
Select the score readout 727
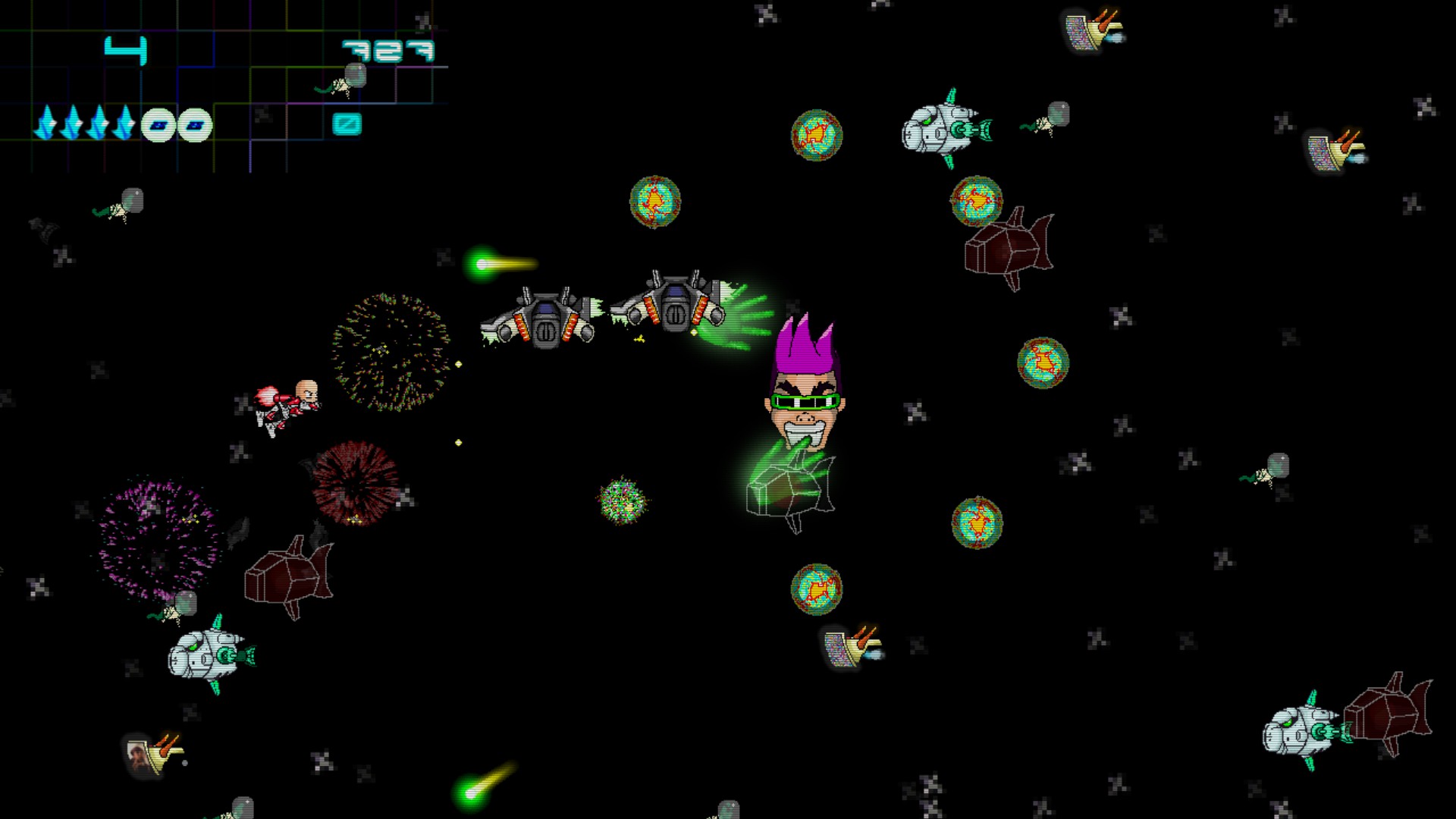[387, 49]
